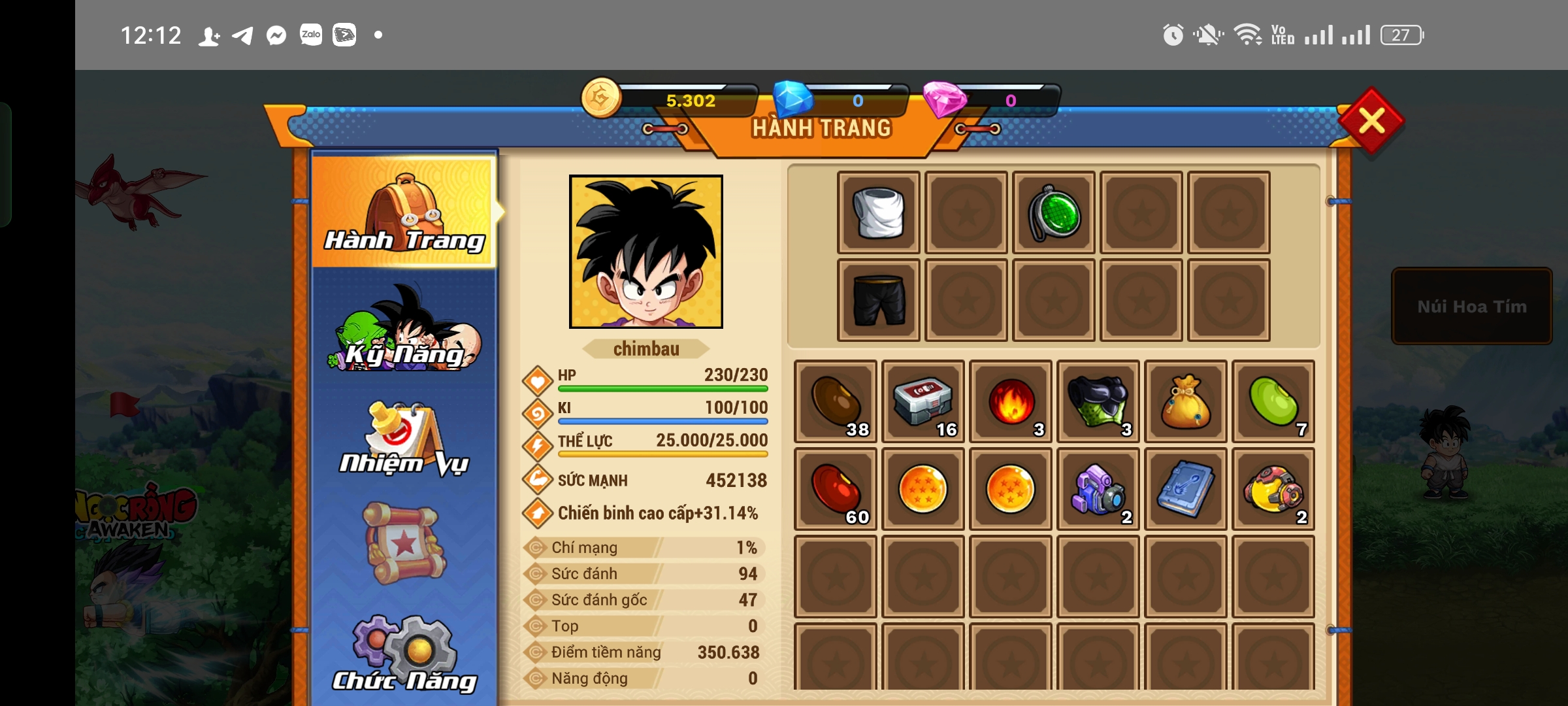Image resolution: width=1568 pixels, height=706 pixels.
Task: Open the red star scroll tab
Action: tap(405, 543)
